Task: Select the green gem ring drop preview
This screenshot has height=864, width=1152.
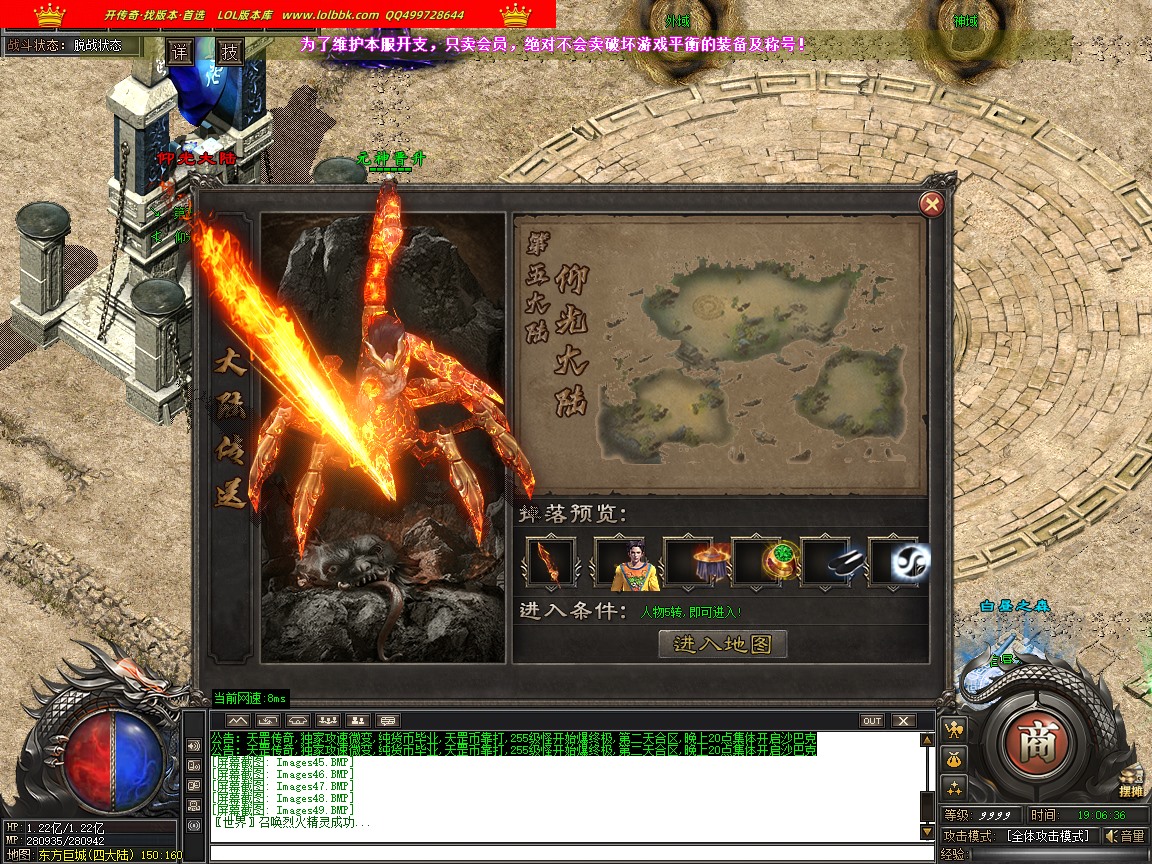Action: [x=757, y=562]
